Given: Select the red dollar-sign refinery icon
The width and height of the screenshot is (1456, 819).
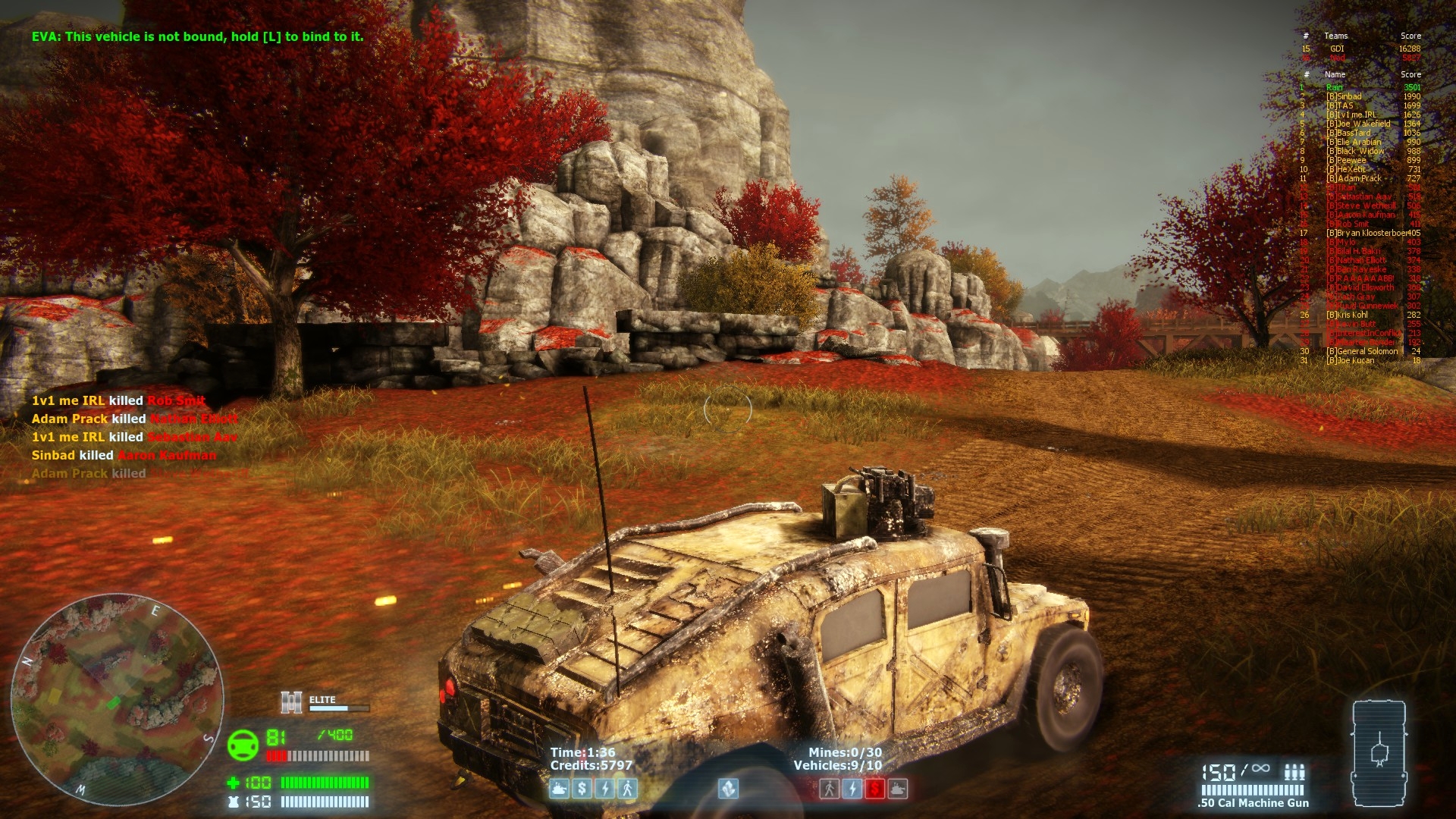Looking at the screenshot, I should click(874, 789).
